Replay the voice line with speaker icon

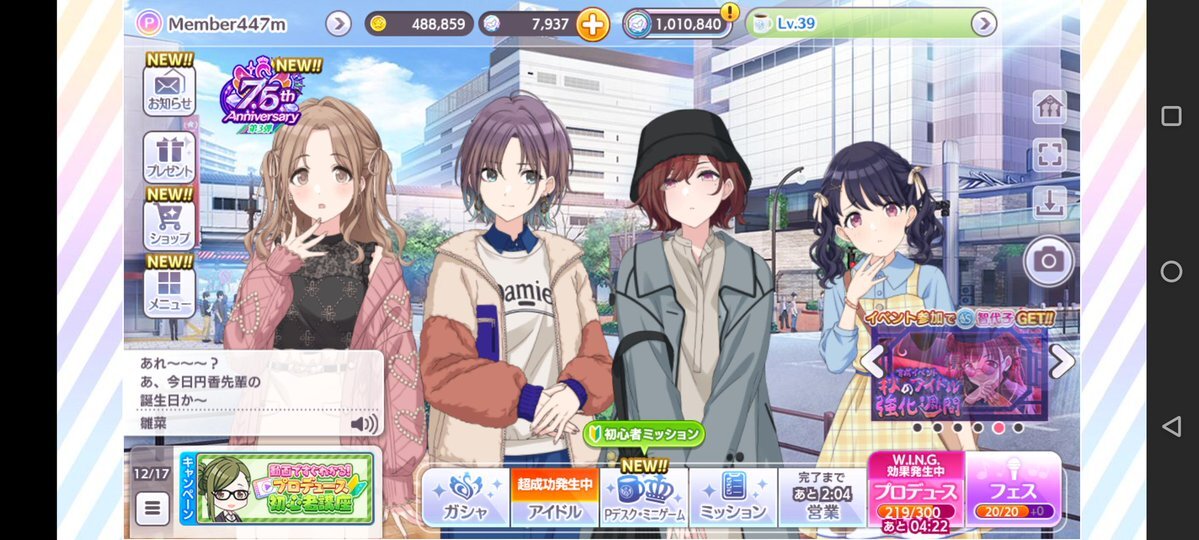(x=364, y=424)
